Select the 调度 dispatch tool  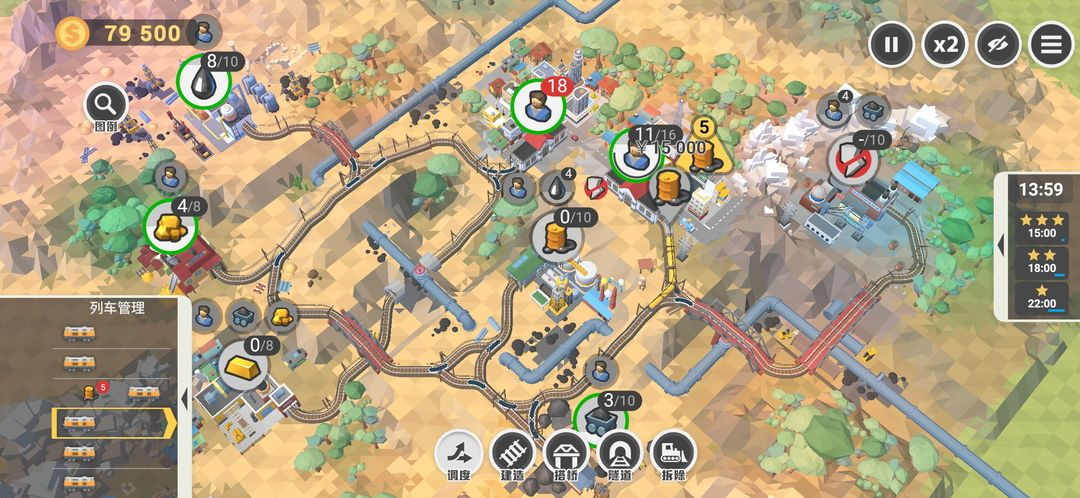click(459, 455)
